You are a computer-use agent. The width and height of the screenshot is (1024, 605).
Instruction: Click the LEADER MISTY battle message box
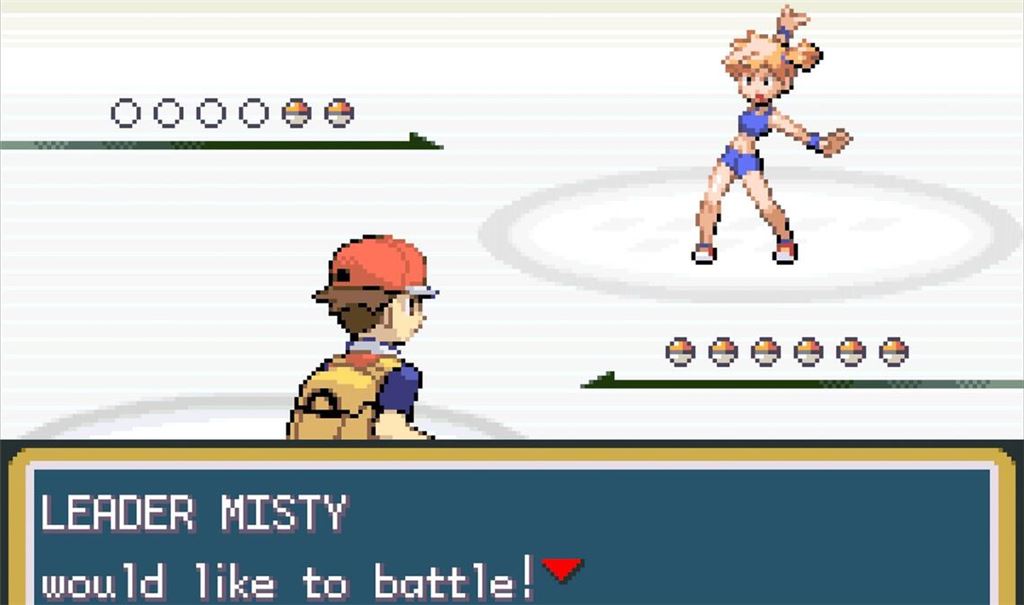[512, 530]
